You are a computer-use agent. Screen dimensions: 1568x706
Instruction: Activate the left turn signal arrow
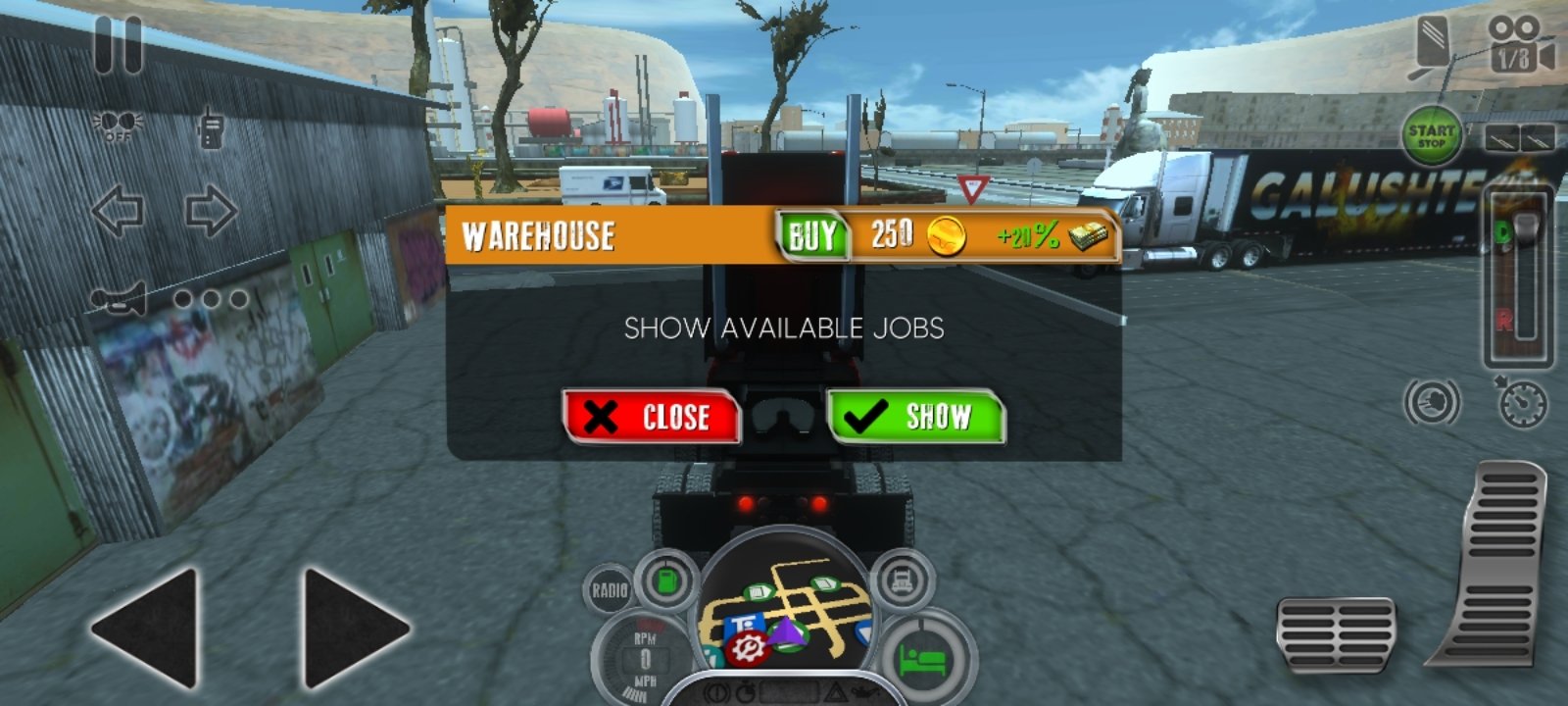(x=118, y=211)
